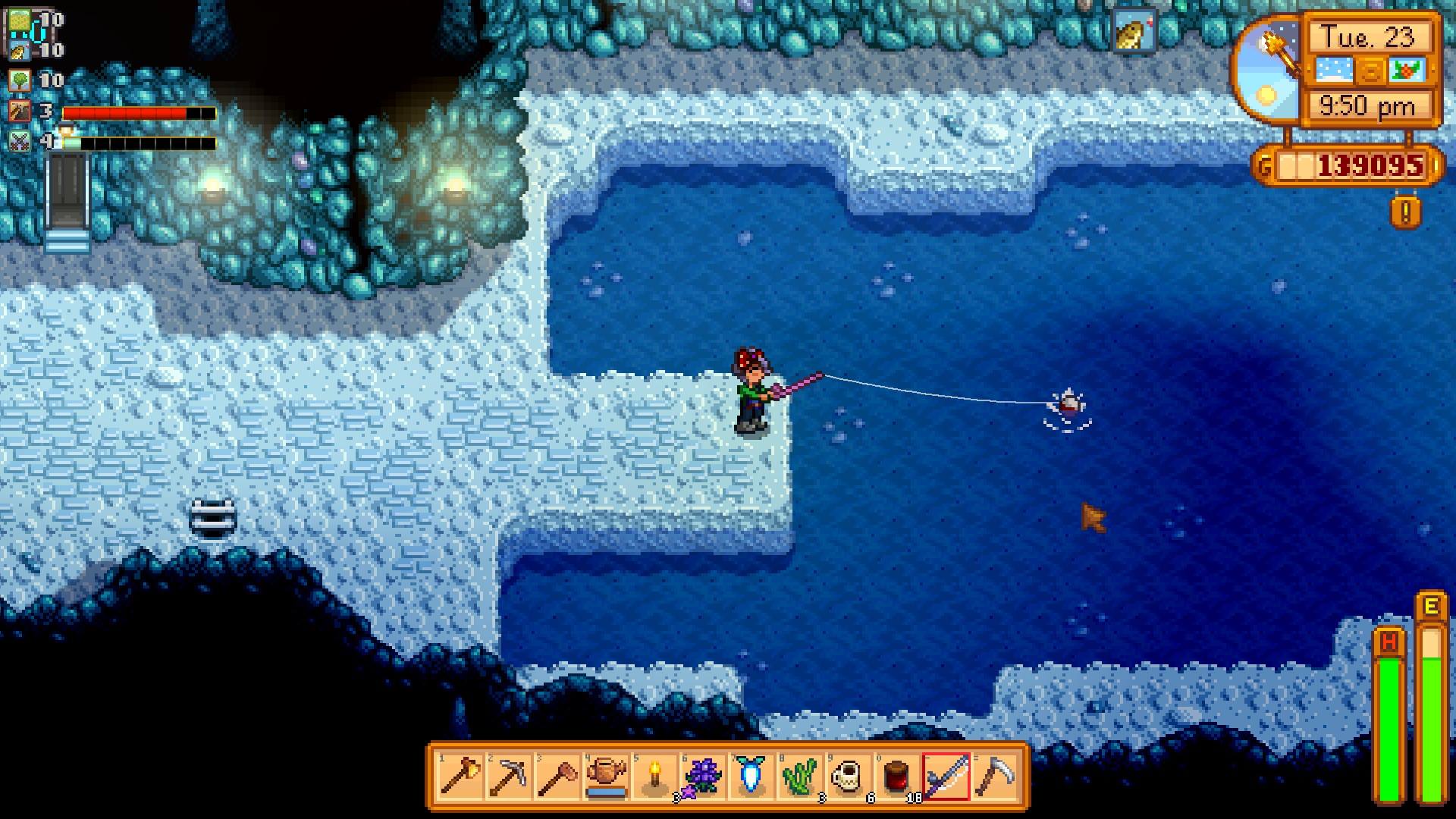Click the fishing buff icon near the clock
The height and width of the screenshot is (819, 1456).
(x=1134, y=32)
